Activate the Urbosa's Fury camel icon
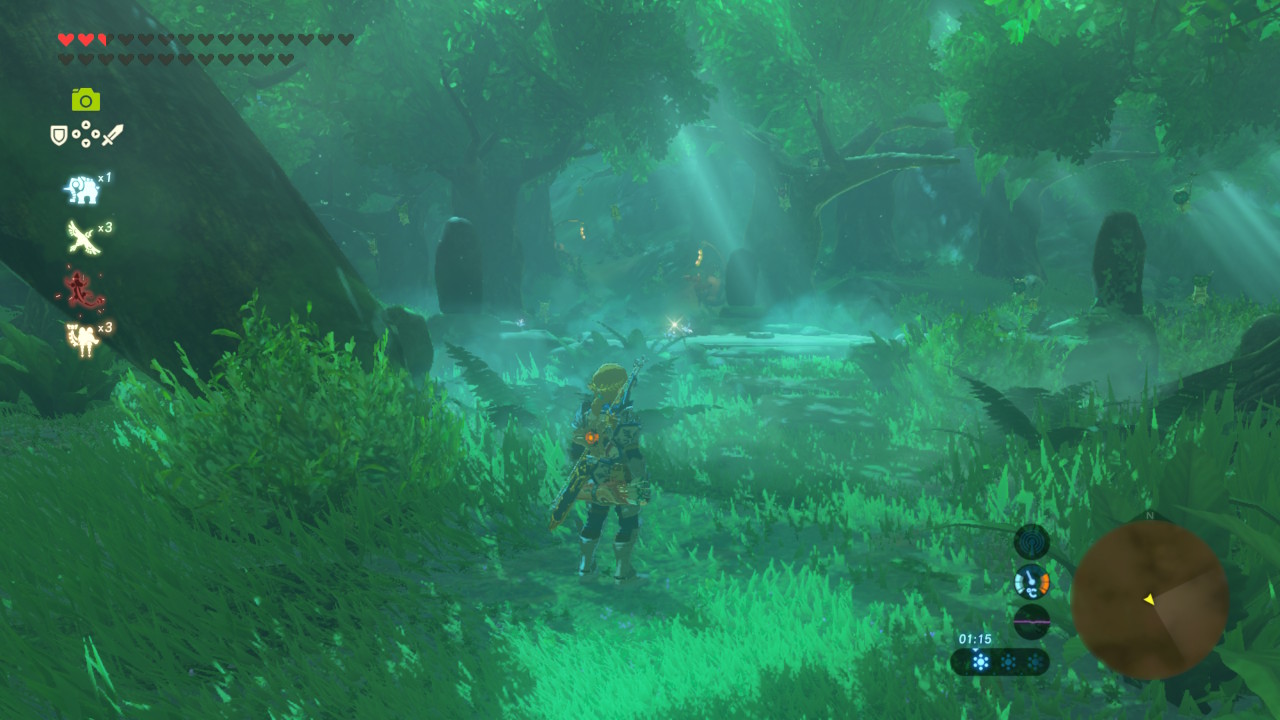This screenshot has width=1280, height=720. [82, 339]
